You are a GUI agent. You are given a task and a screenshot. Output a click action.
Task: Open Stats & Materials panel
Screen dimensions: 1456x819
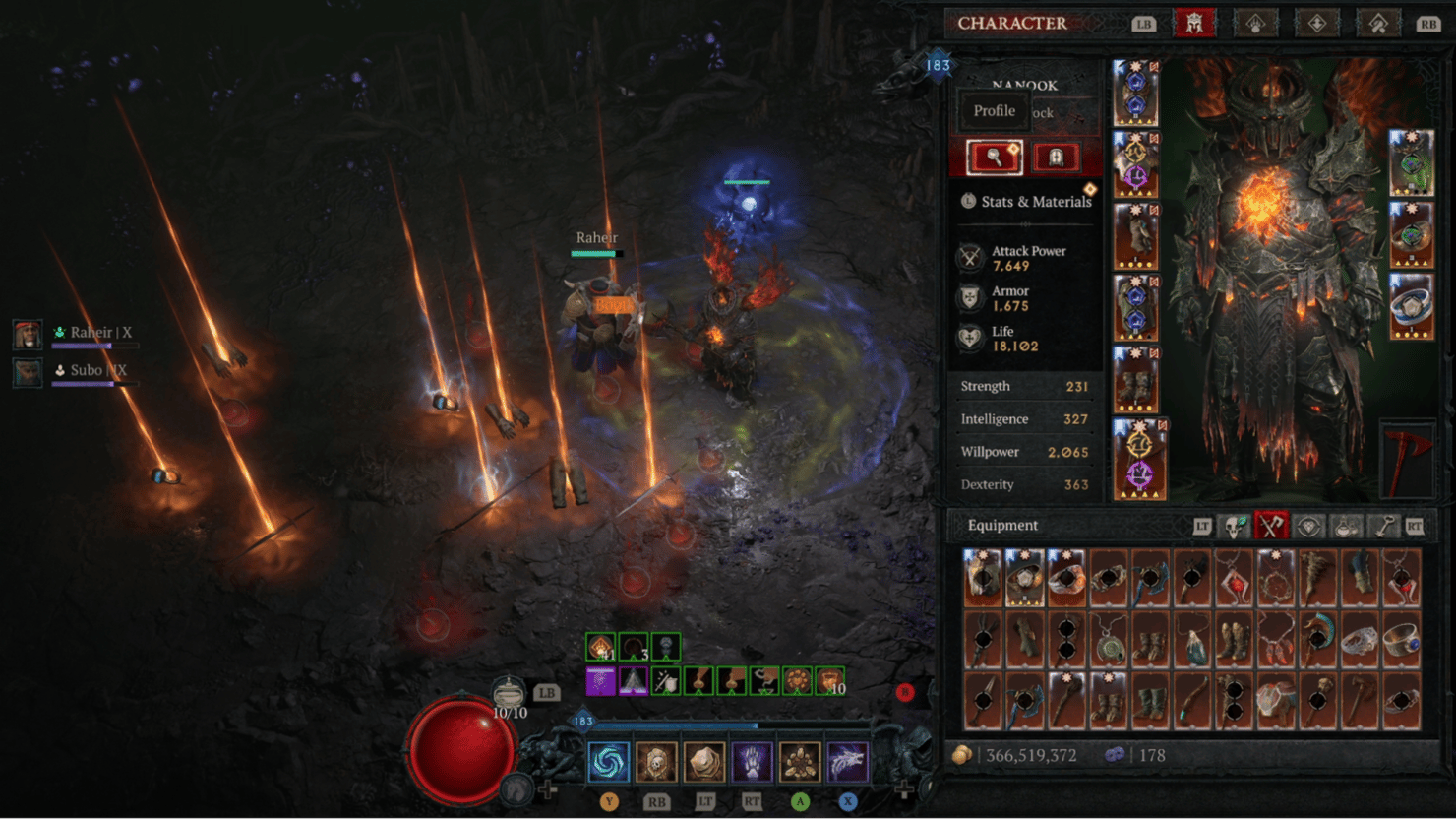click(1026, 201)
